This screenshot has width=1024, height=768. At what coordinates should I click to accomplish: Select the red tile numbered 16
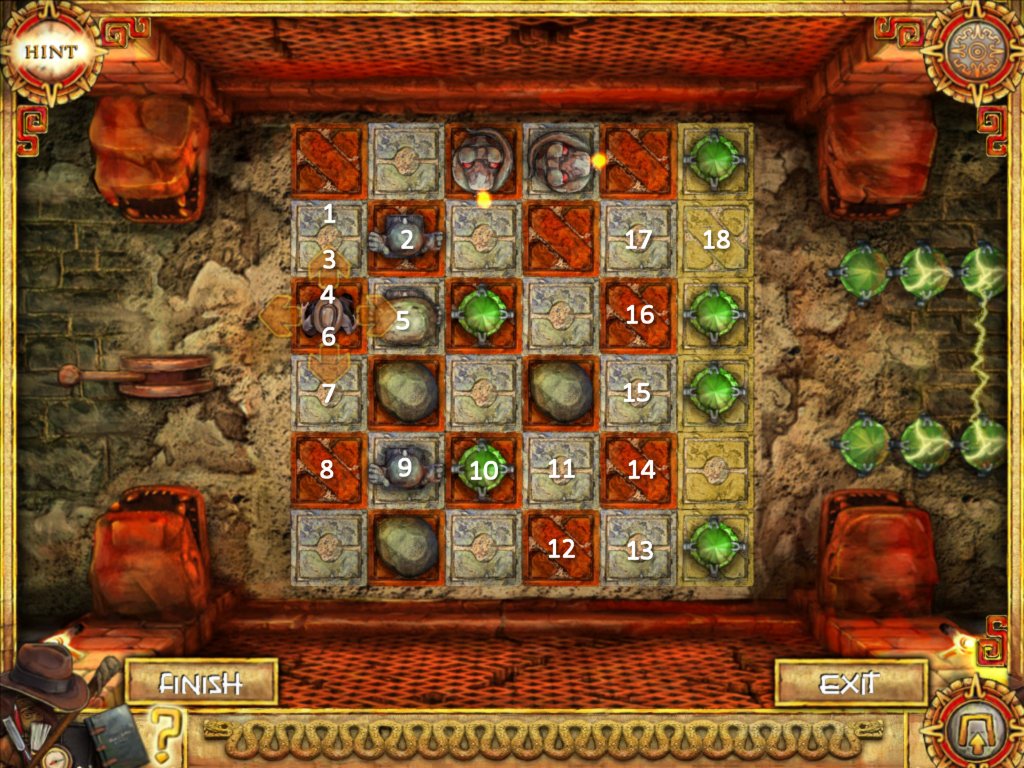[638, 315]
